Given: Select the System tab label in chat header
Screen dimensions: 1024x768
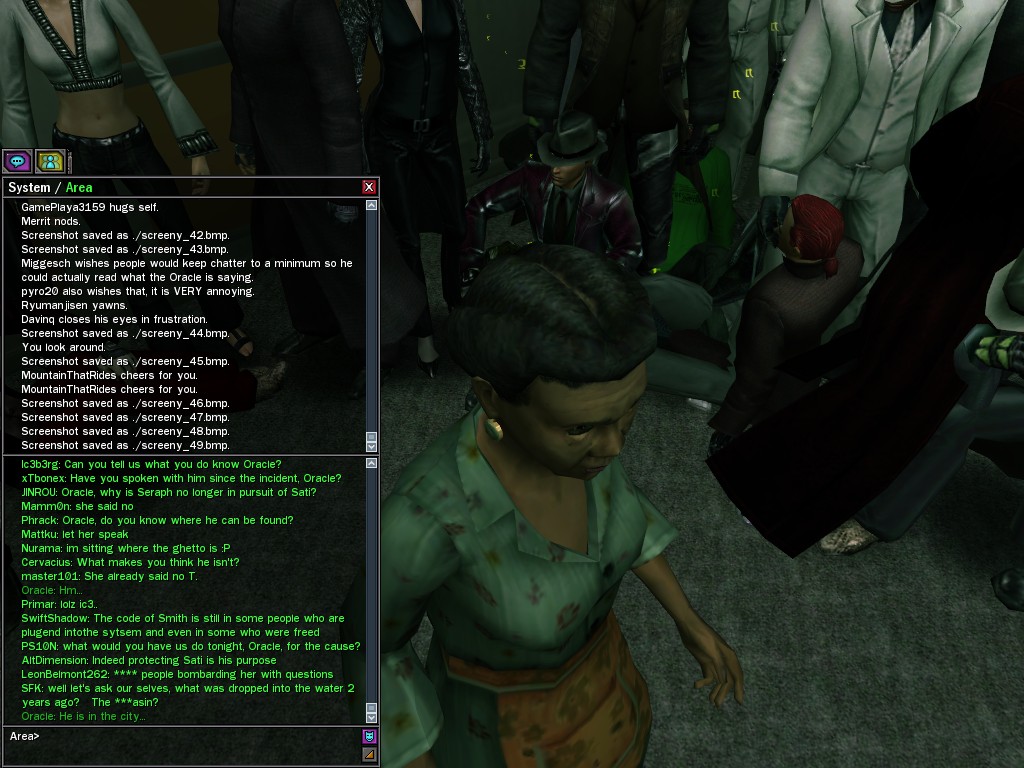Looking at the screenshot, I should point(29,187).
